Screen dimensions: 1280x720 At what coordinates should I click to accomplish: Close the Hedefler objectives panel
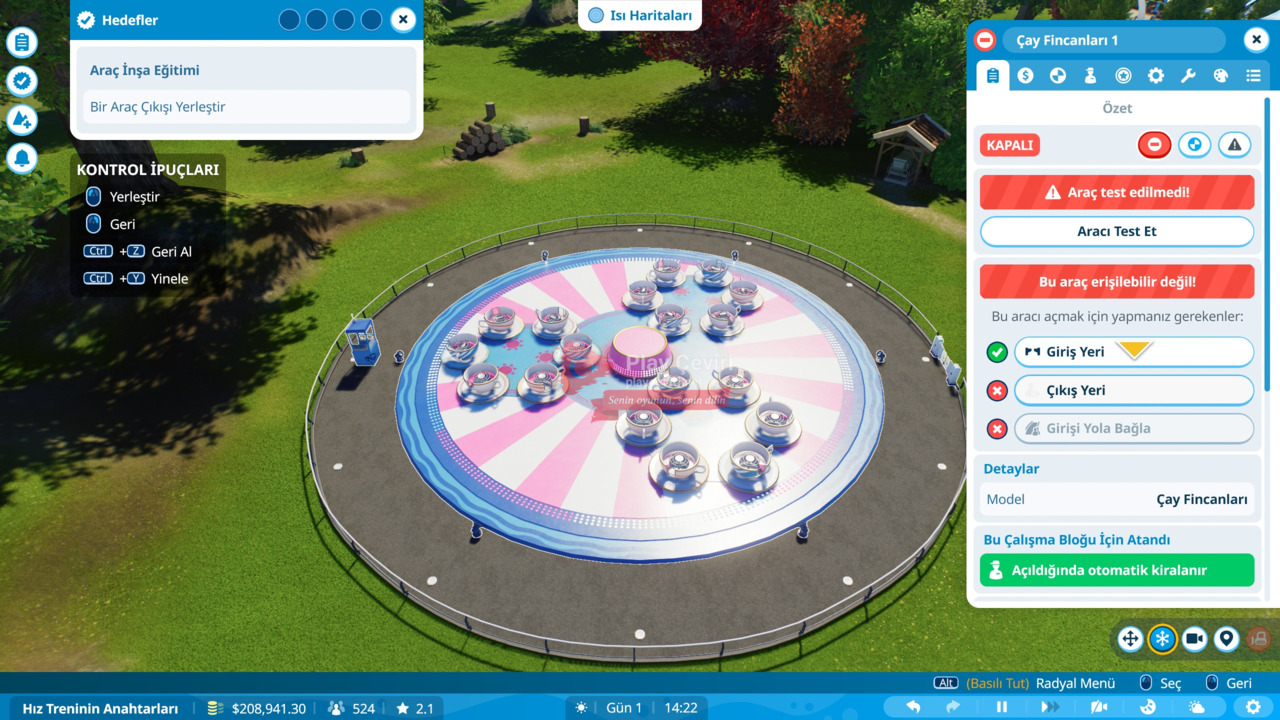point(402,19)
